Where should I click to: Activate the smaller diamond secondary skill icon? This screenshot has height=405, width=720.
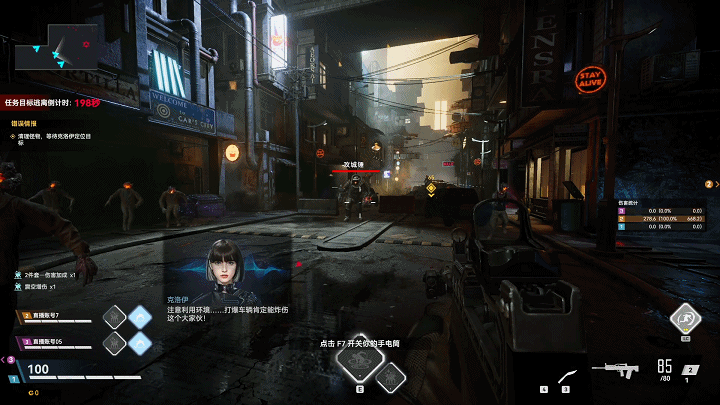pyautogui.click(x=394, y=375)
